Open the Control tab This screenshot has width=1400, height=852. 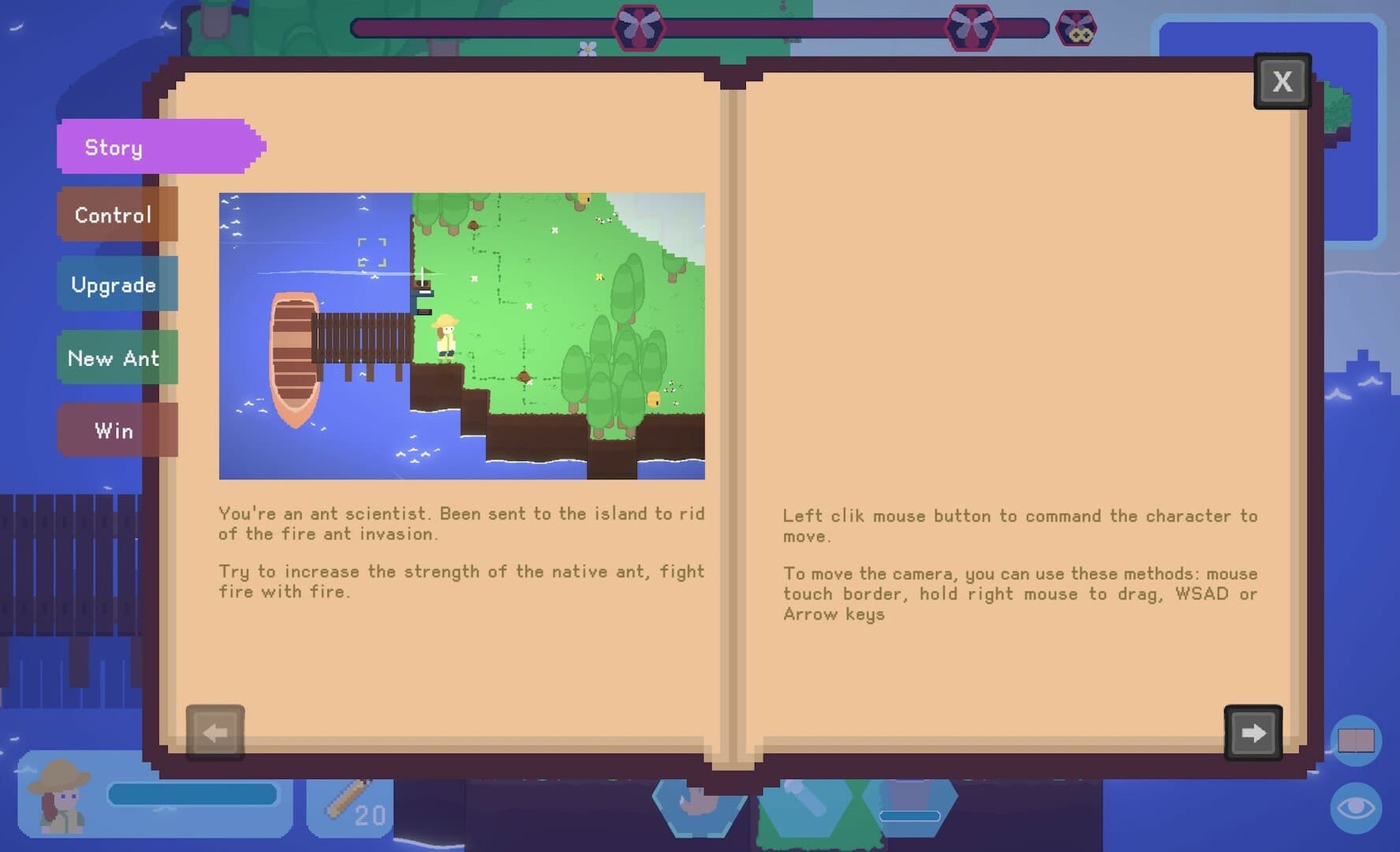pyautogui.click(x=113, y=215)
